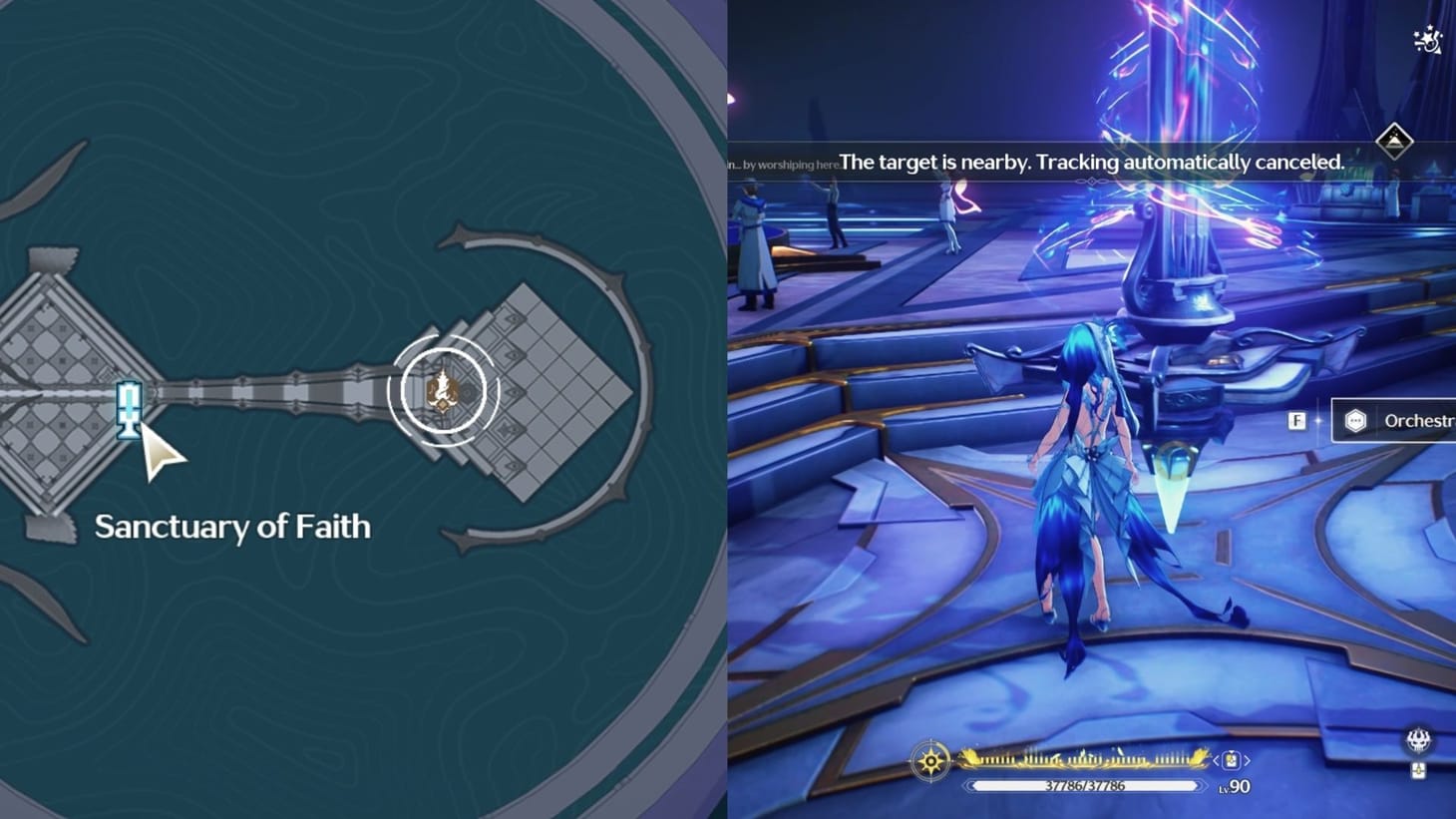
Task: Expand the right arrow beside the character switcher
Action: 1248,760
